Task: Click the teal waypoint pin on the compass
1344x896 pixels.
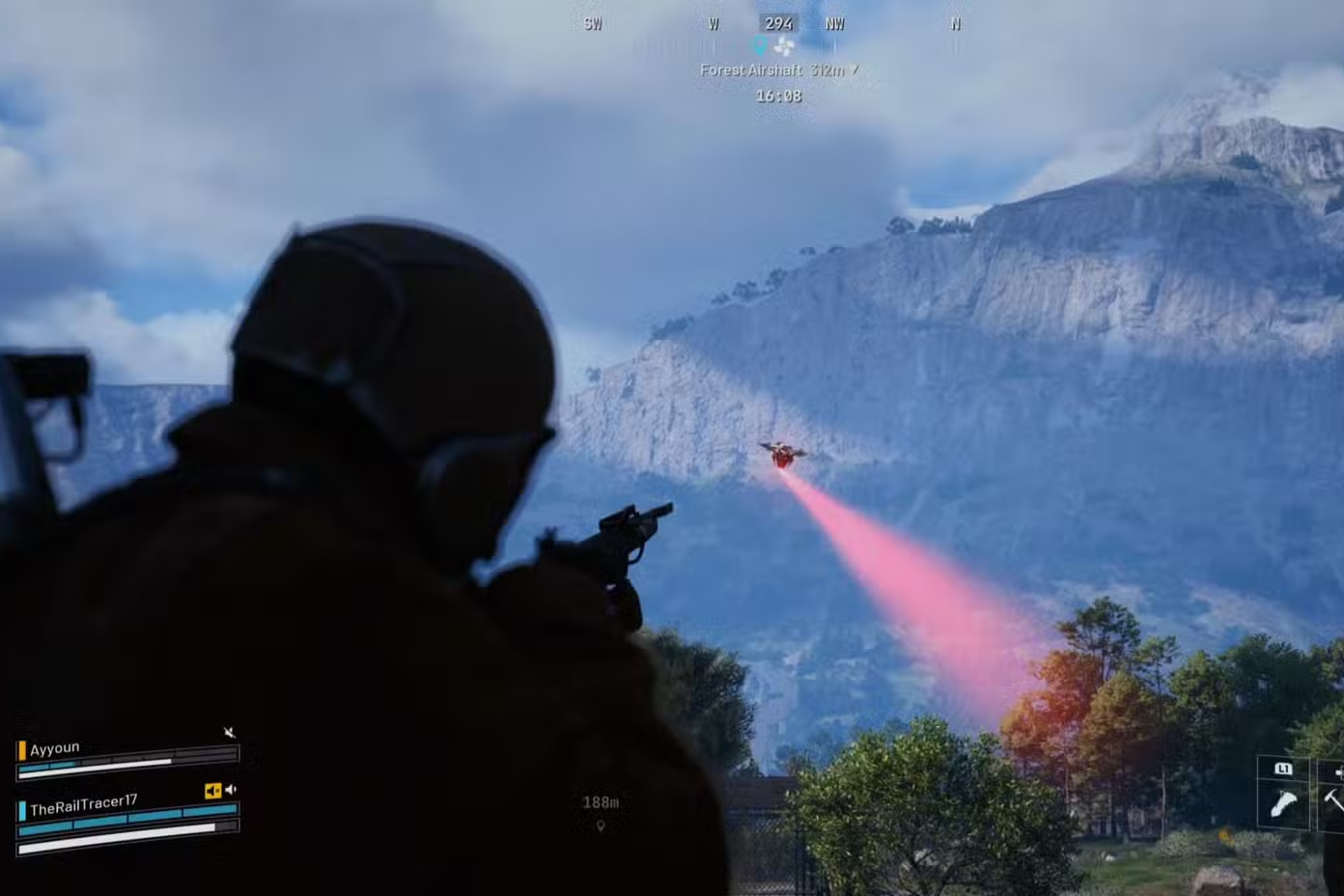Action: pos(760,45)
